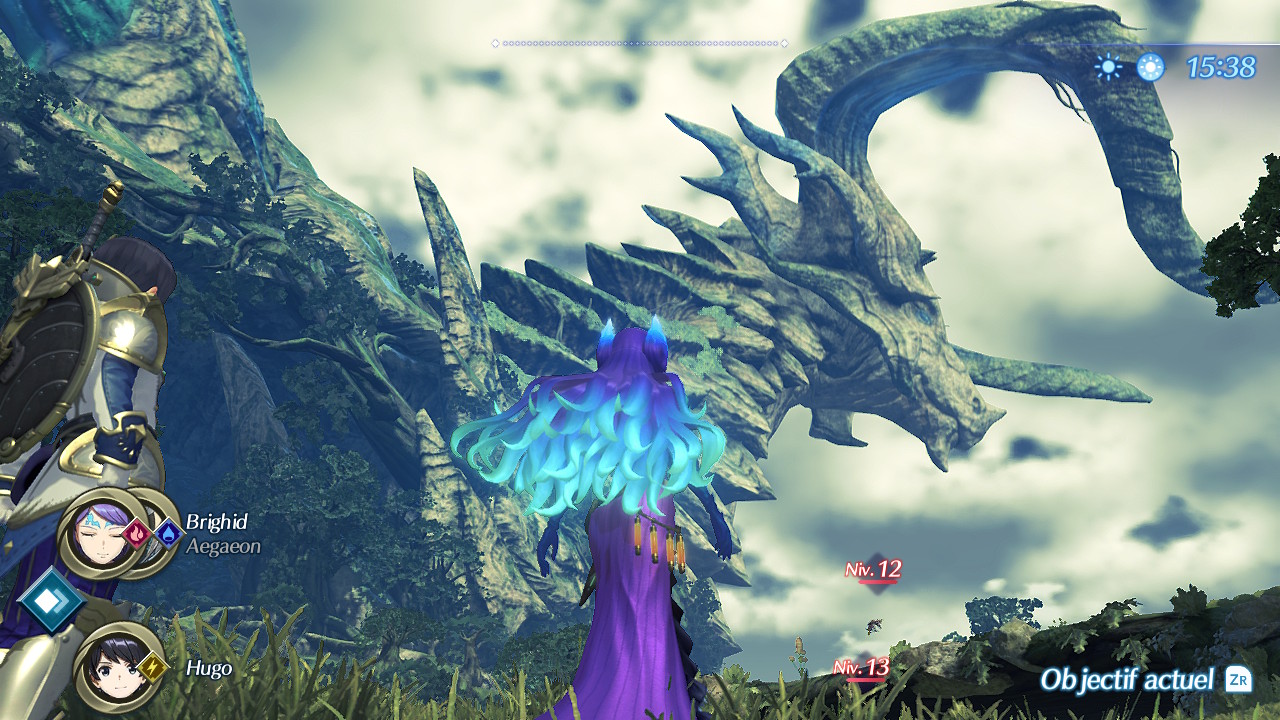Click Aegaeon's blue water element icon
The width and height of the screenshot is (1280, 720).
[x=167, y=533]
